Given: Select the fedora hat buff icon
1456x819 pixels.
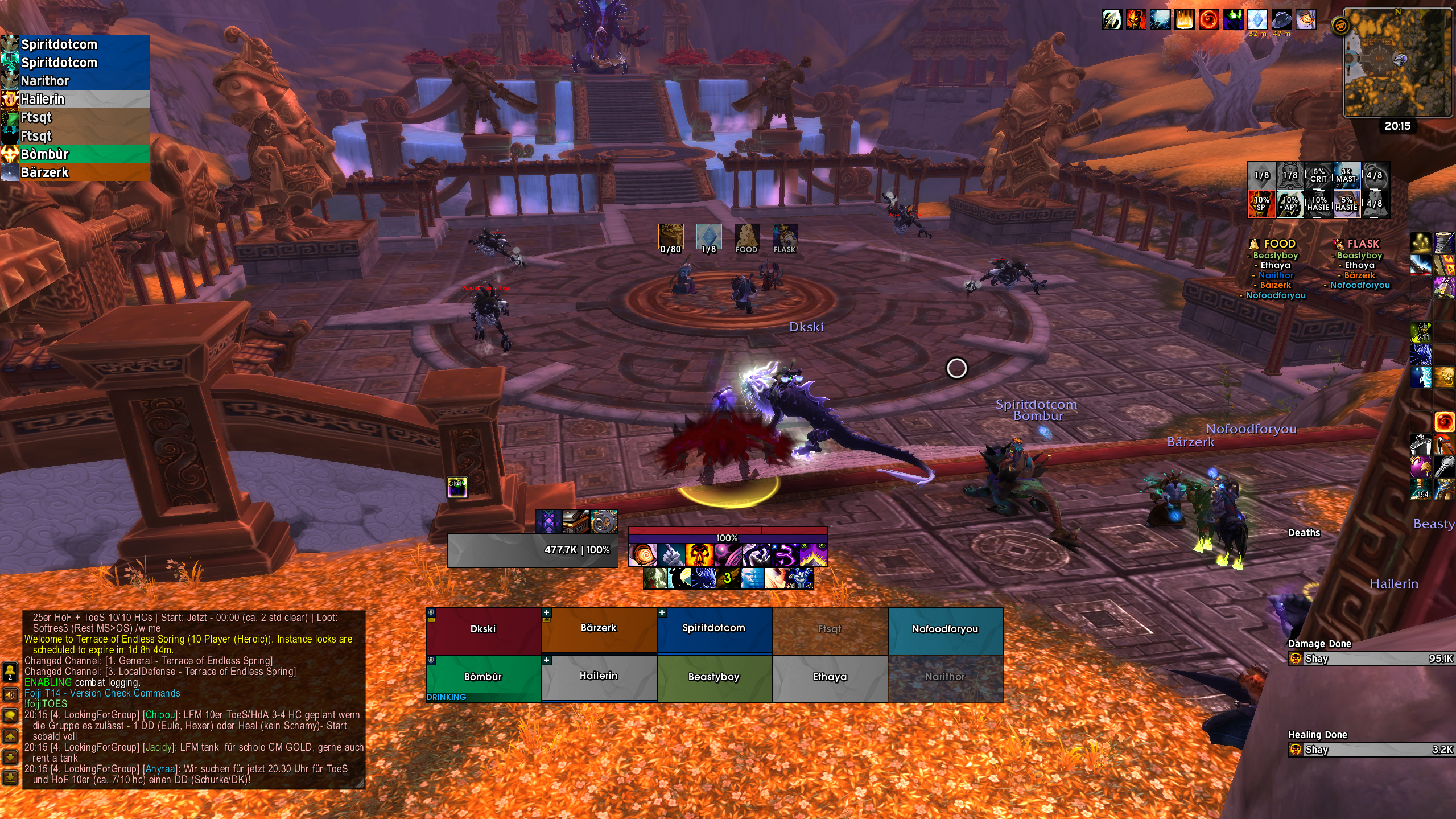Looking at the screenshot, I should tap(1281, 19).
